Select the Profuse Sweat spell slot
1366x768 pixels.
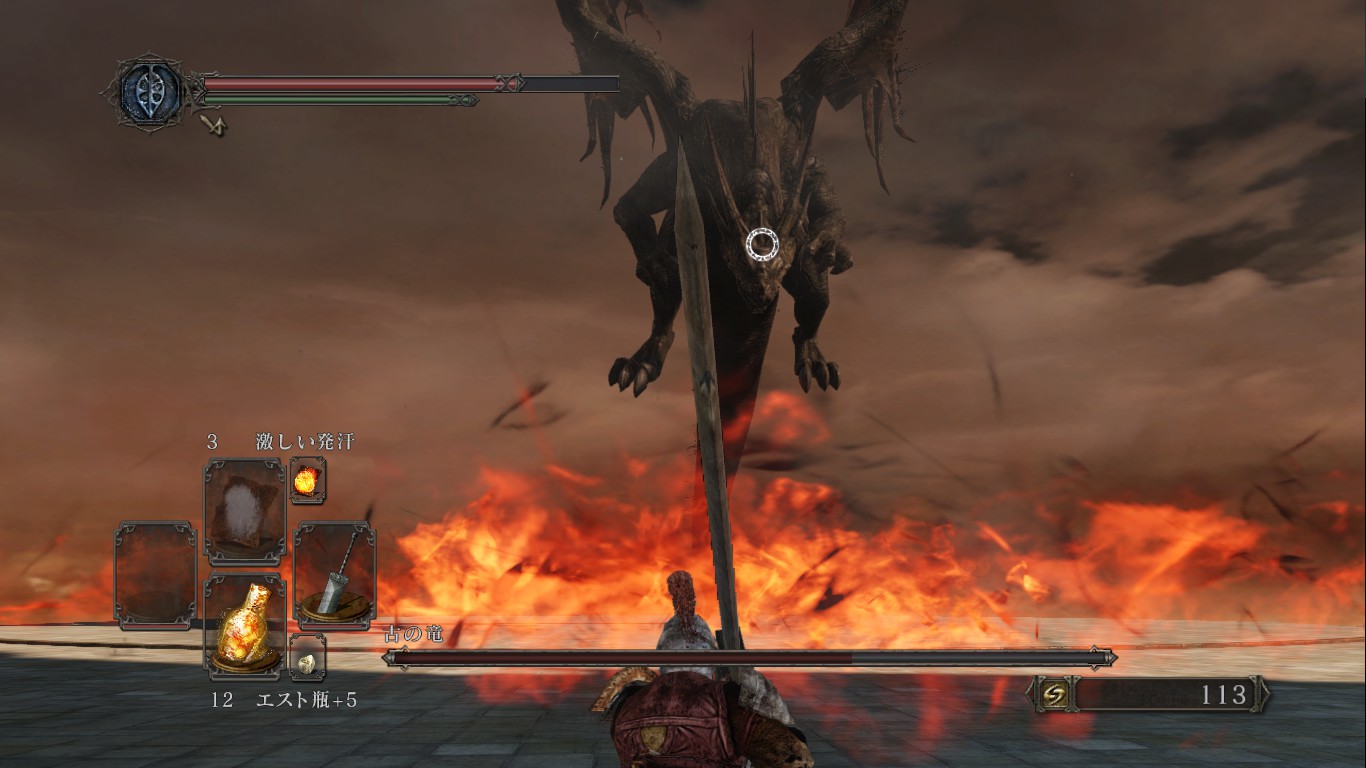point(245,508)
